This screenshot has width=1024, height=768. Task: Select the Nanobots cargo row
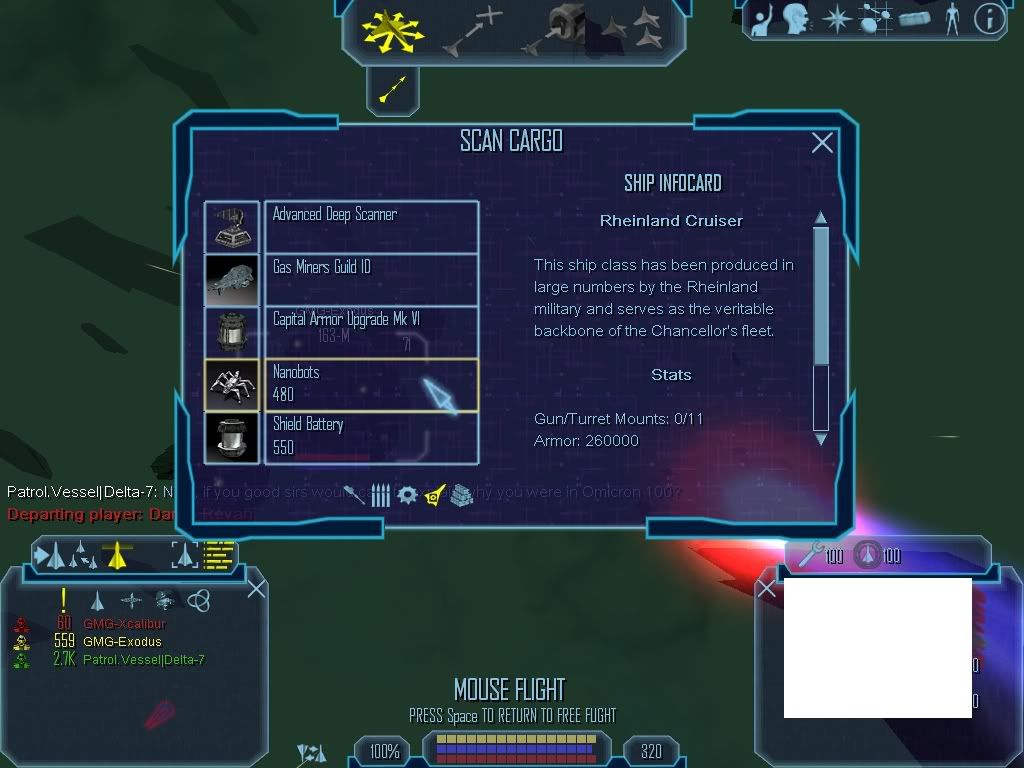(x=341, y=385)
